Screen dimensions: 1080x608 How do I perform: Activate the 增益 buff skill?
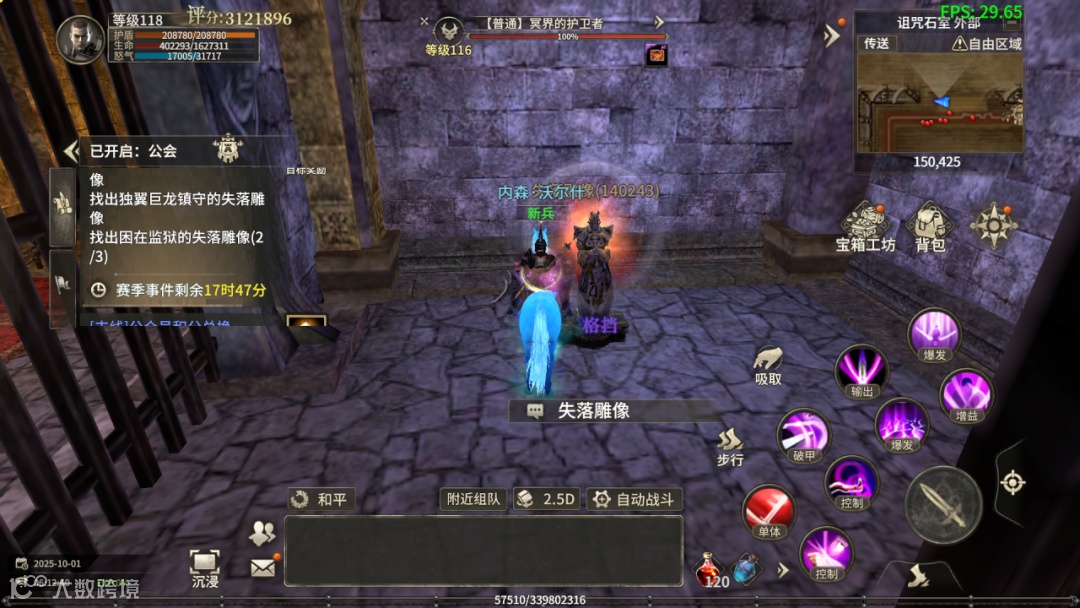point(966,394)
